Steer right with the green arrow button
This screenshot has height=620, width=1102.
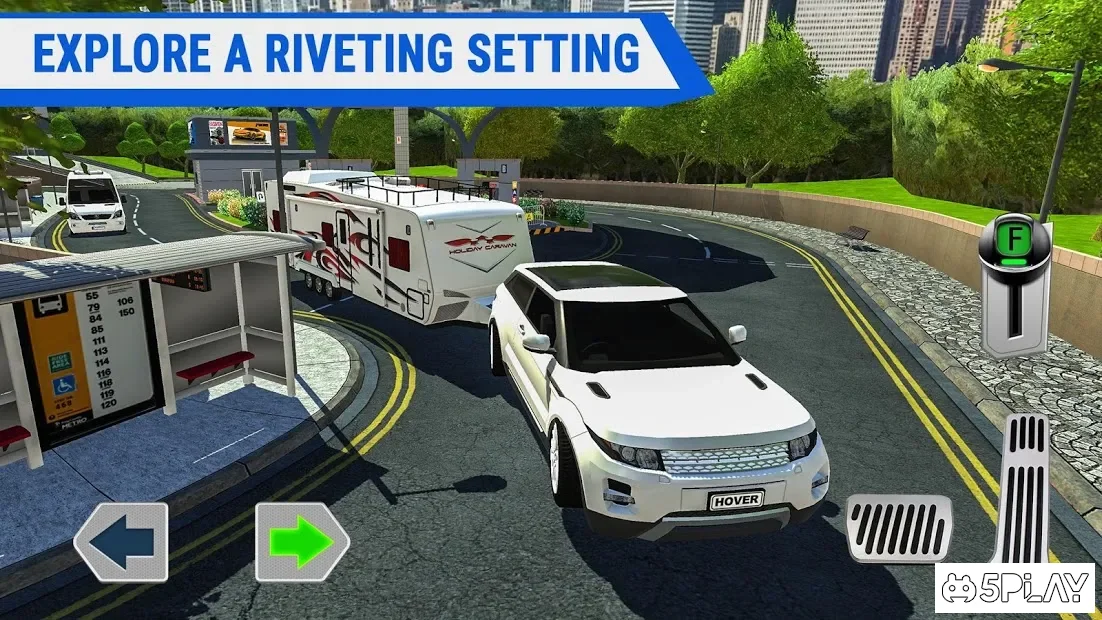pyautogui.click(x=302, y=542)
